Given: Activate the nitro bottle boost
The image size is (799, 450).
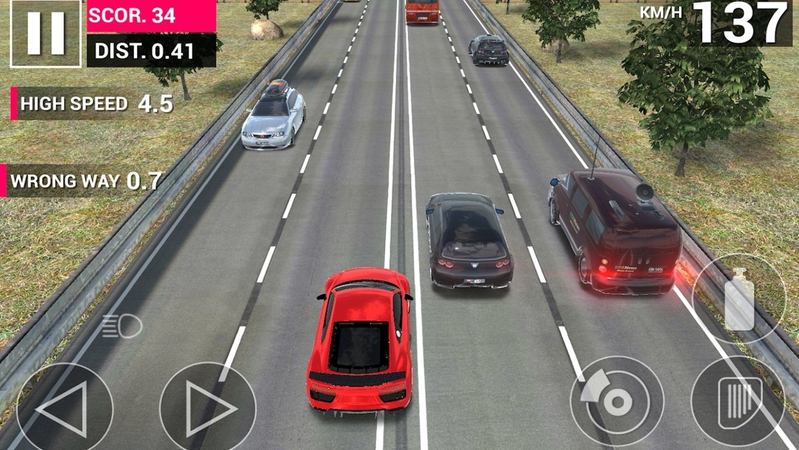Looking at the screenshot, I should 739,300.
